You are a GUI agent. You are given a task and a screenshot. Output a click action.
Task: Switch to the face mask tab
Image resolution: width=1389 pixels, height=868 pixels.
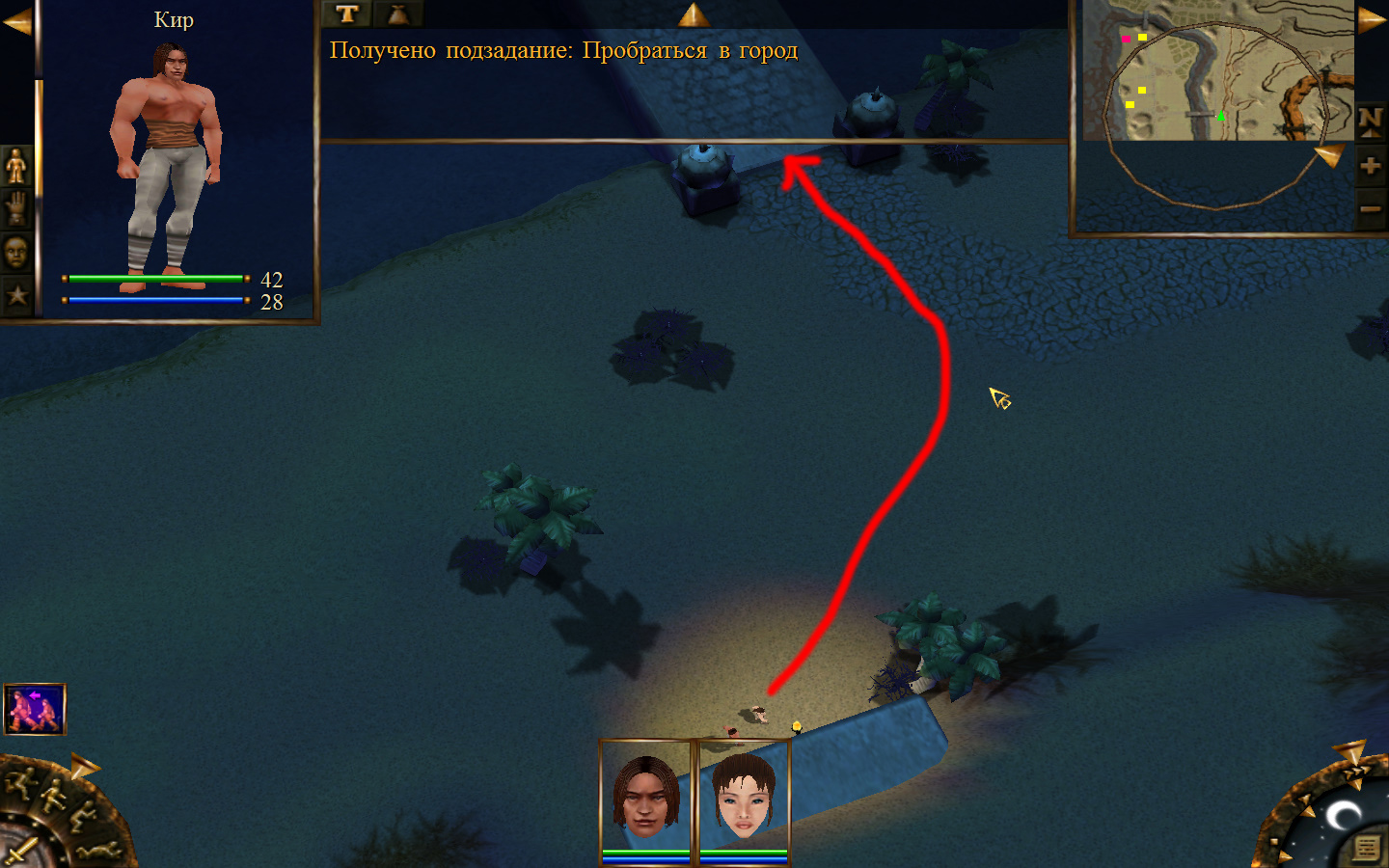16,253
